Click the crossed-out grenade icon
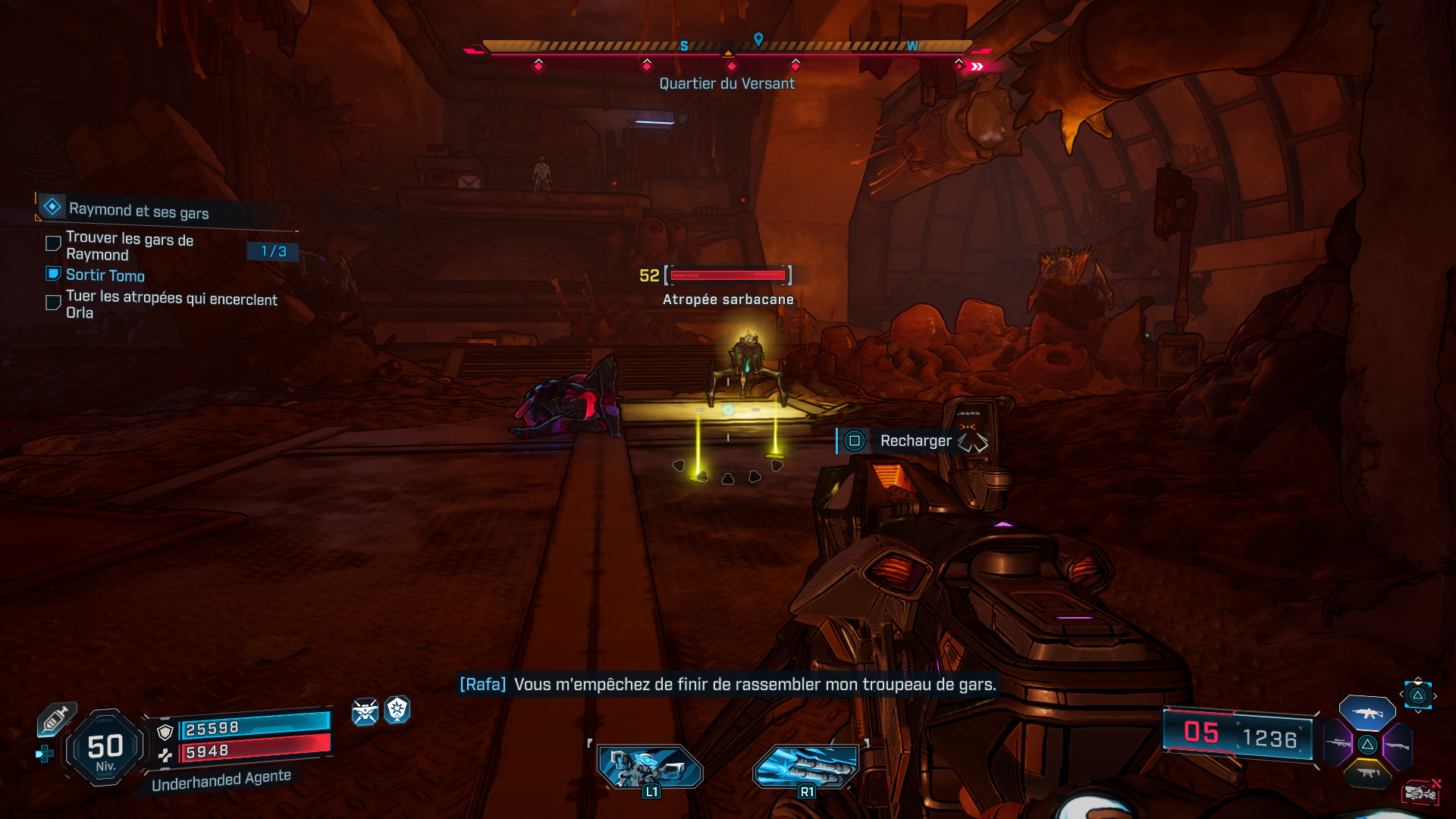The image size is (1456, 819). tap(1422, 792)
